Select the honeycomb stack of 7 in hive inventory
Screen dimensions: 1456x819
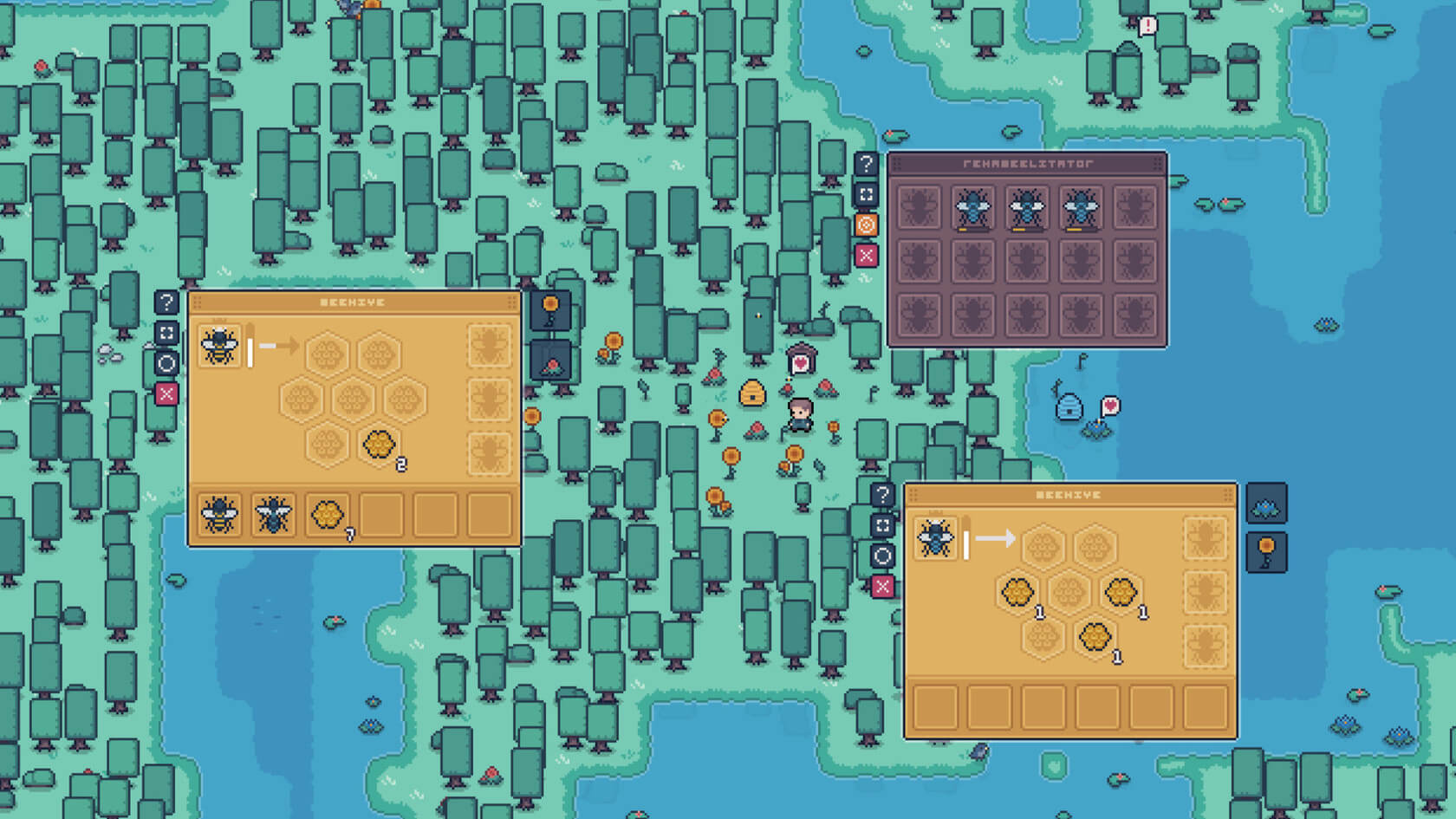pyautogui.click(x=328, y=514)
